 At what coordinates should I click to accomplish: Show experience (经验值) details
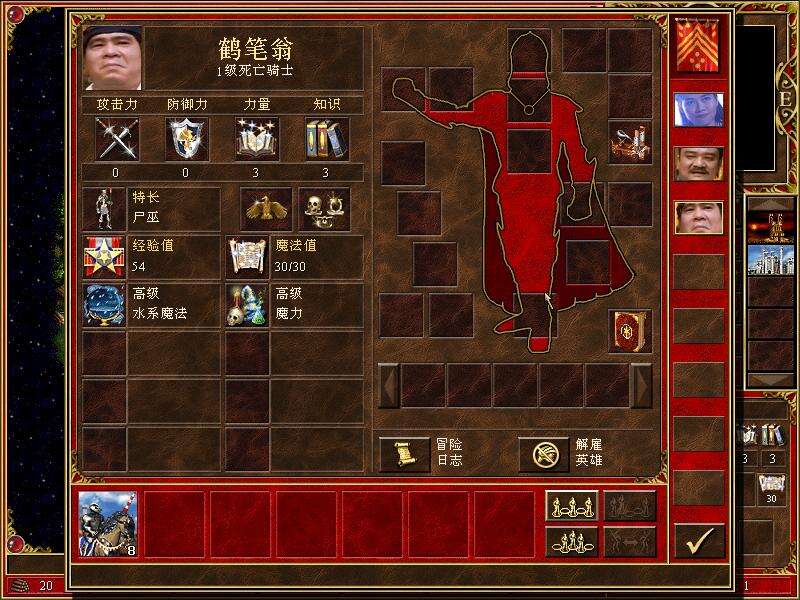[104, 257]
